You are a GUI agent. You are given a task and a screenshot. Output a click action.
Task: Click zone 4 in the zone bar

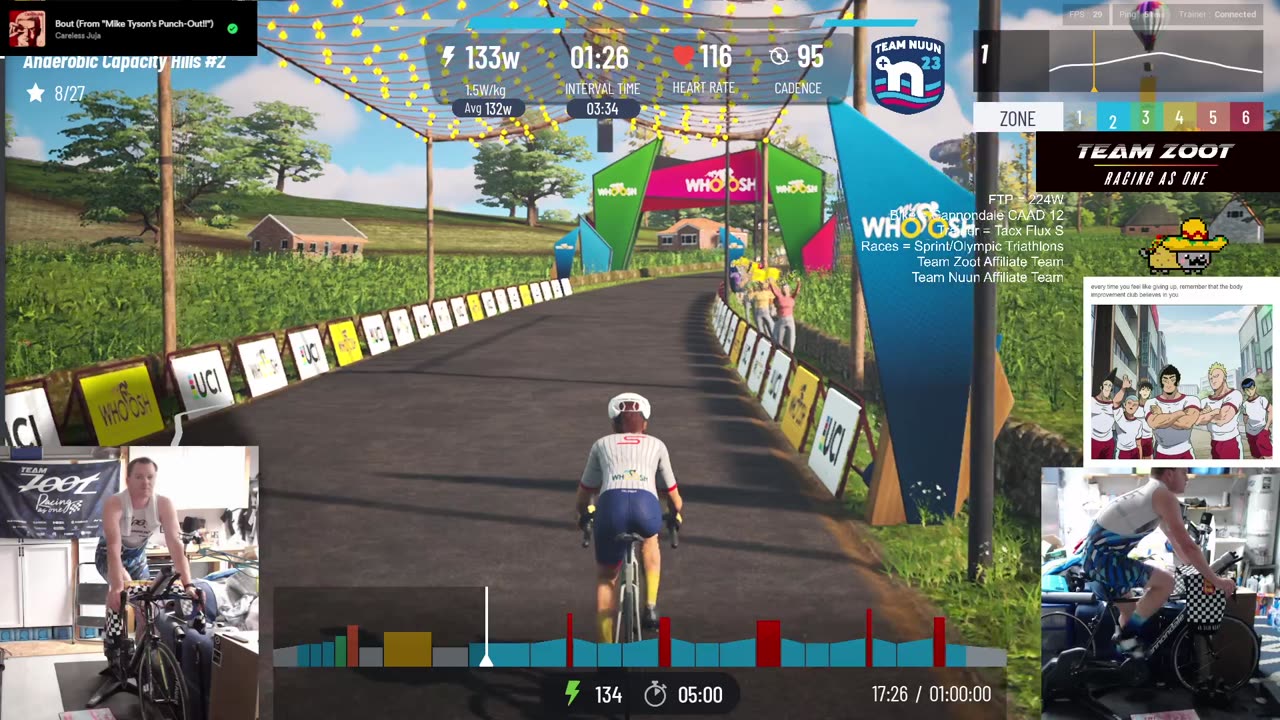point(1179,118)
